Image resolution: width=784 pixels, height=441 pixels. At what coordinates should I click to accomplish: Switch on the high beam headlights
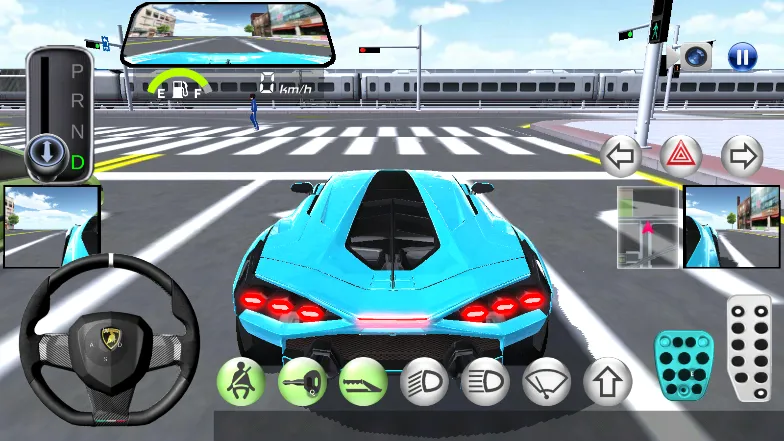485,382
